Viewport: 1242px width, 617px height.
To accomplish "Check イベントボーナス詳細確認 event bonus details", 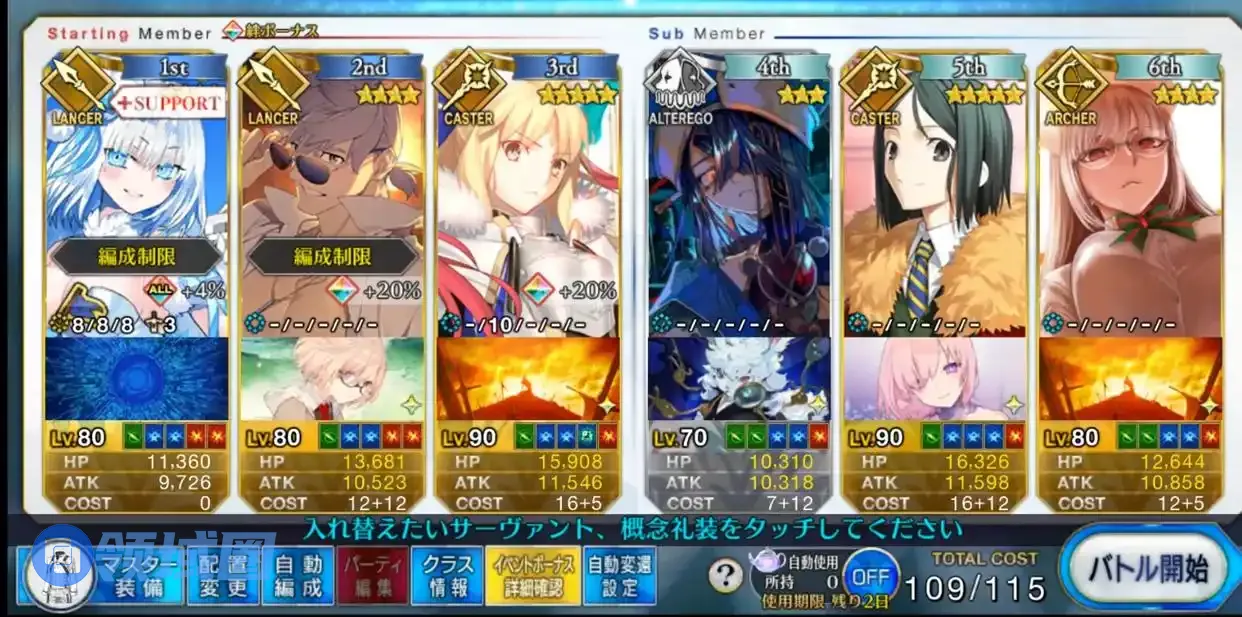I will (527, 576).
